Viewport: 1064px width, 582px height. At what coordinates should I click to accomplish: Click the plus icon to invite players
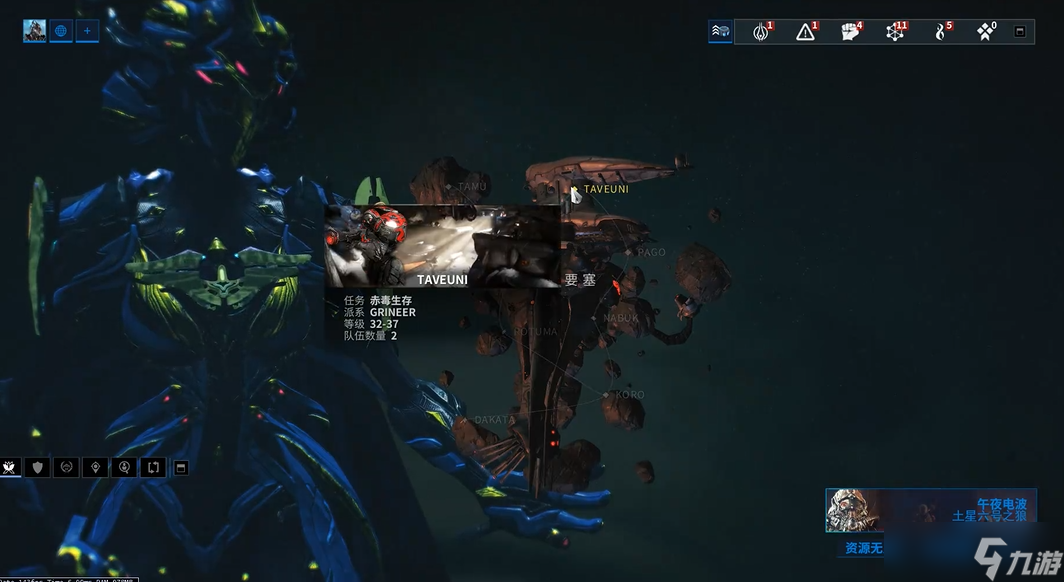[87, 31]
